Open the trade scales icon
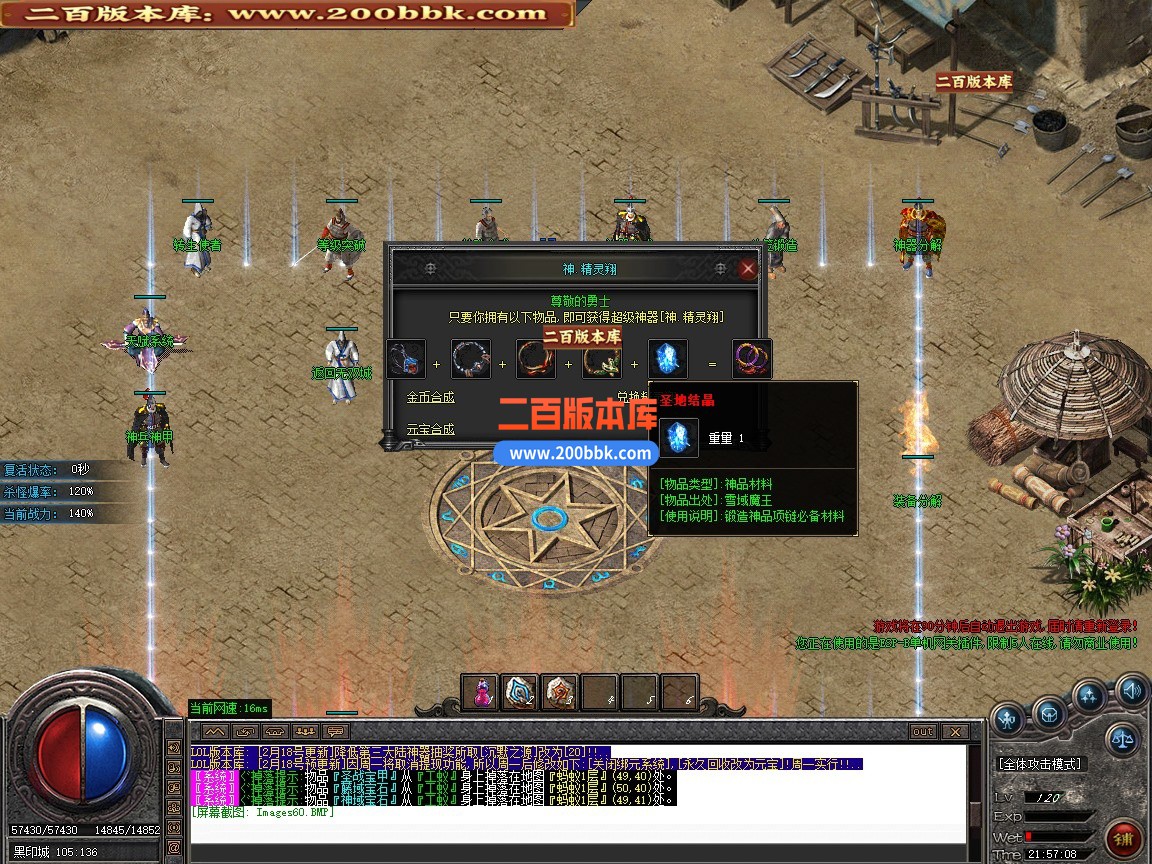 point(1123,741)
